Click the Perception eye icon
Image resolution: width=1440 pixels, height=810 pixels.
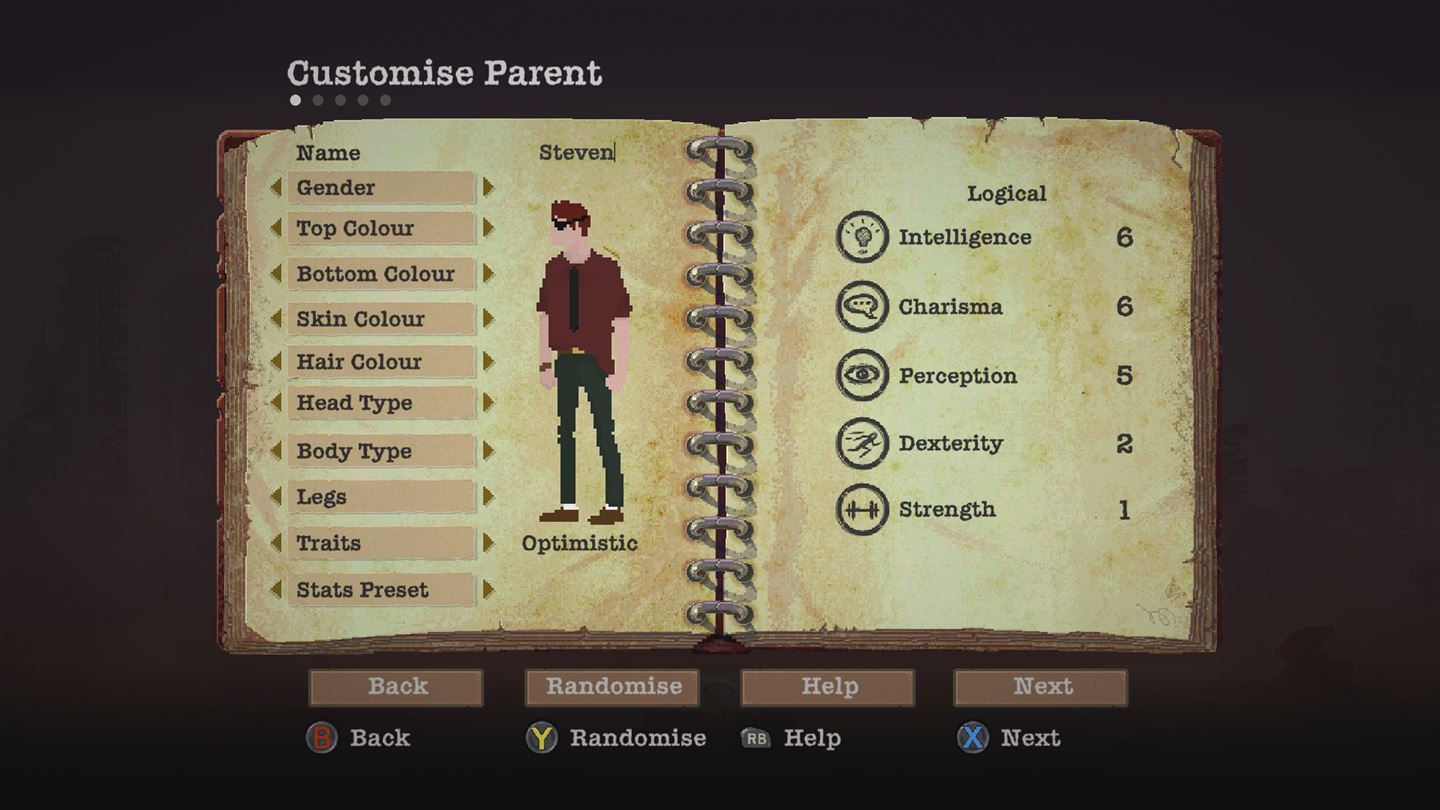(860, 375)
